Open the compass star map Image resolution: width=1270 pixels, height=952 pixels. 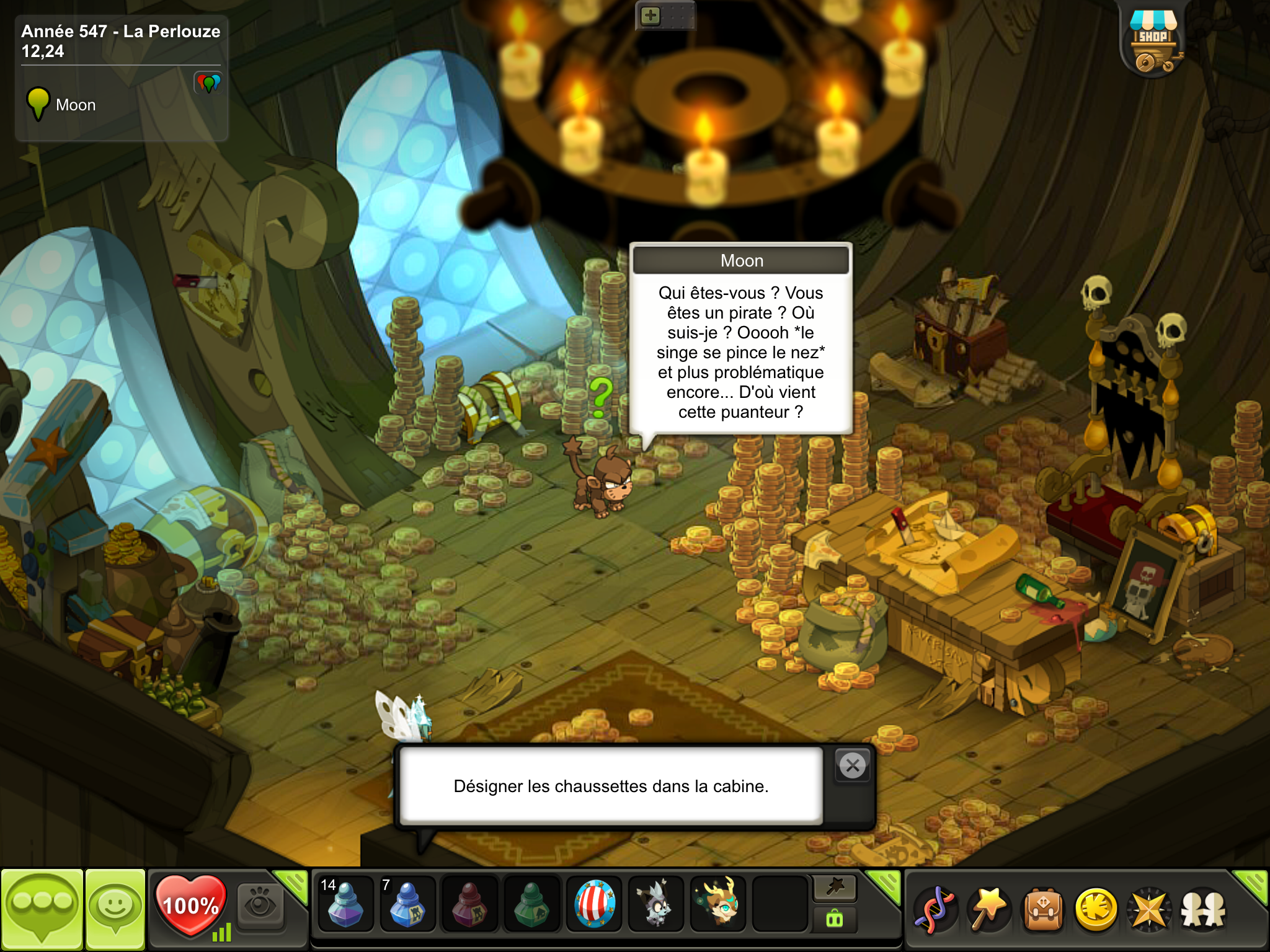1150,909
